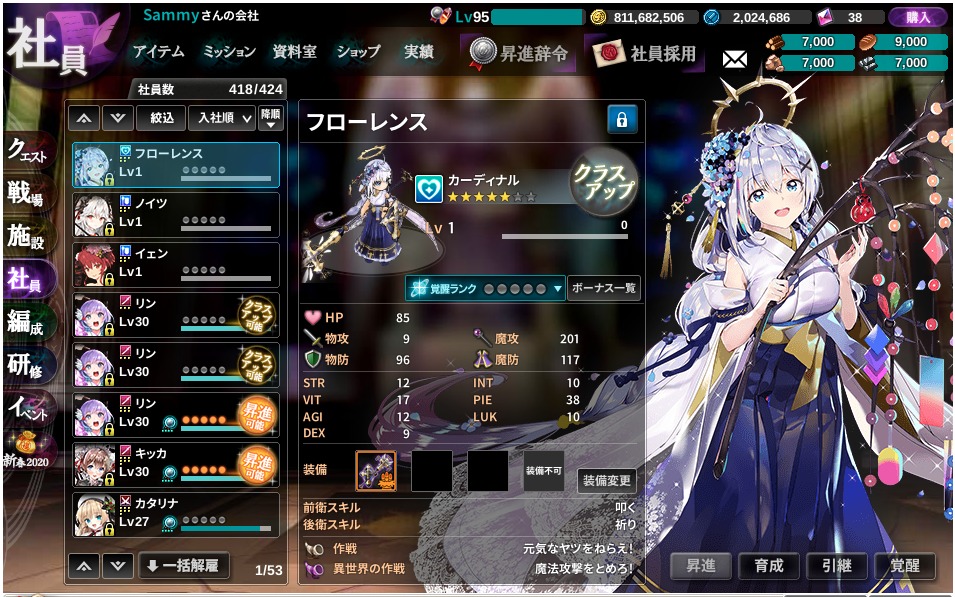The width and height of the screenshot is (955, 597).
Task: Open the 育成 training button
Action: (x=769, y=565)
